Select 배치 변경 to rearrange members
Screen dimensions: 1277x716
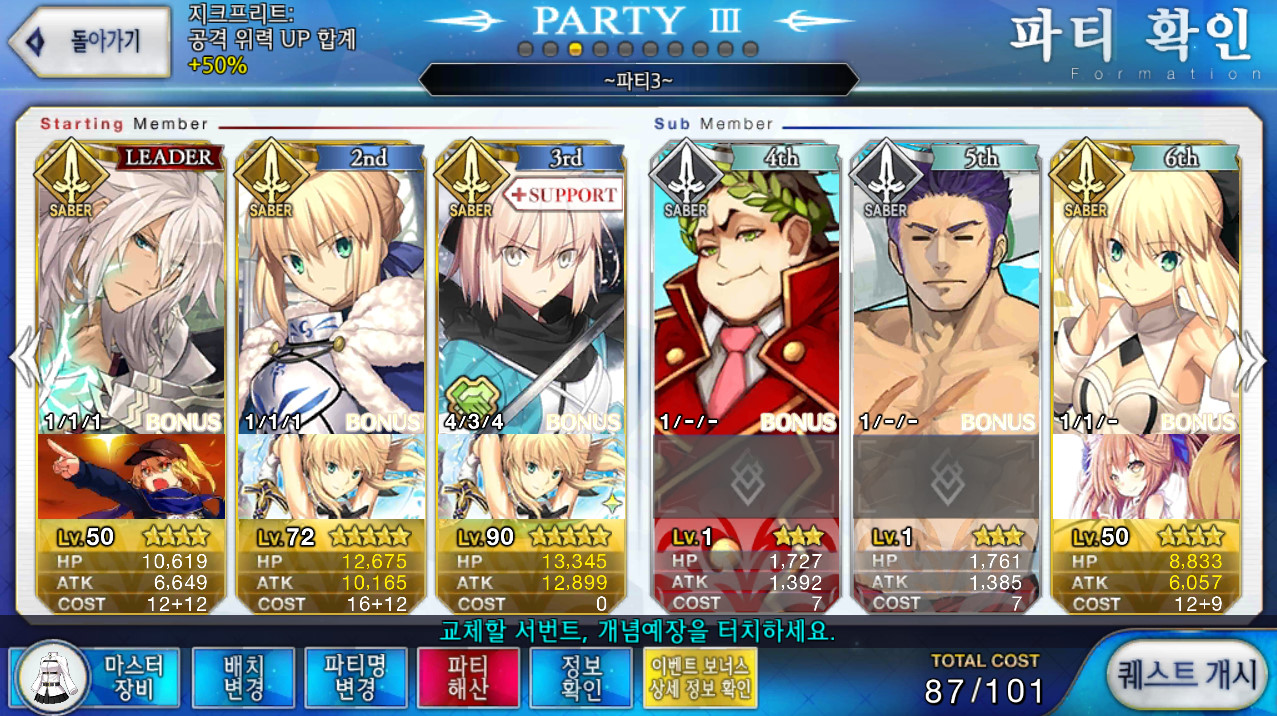coord(243,677)
